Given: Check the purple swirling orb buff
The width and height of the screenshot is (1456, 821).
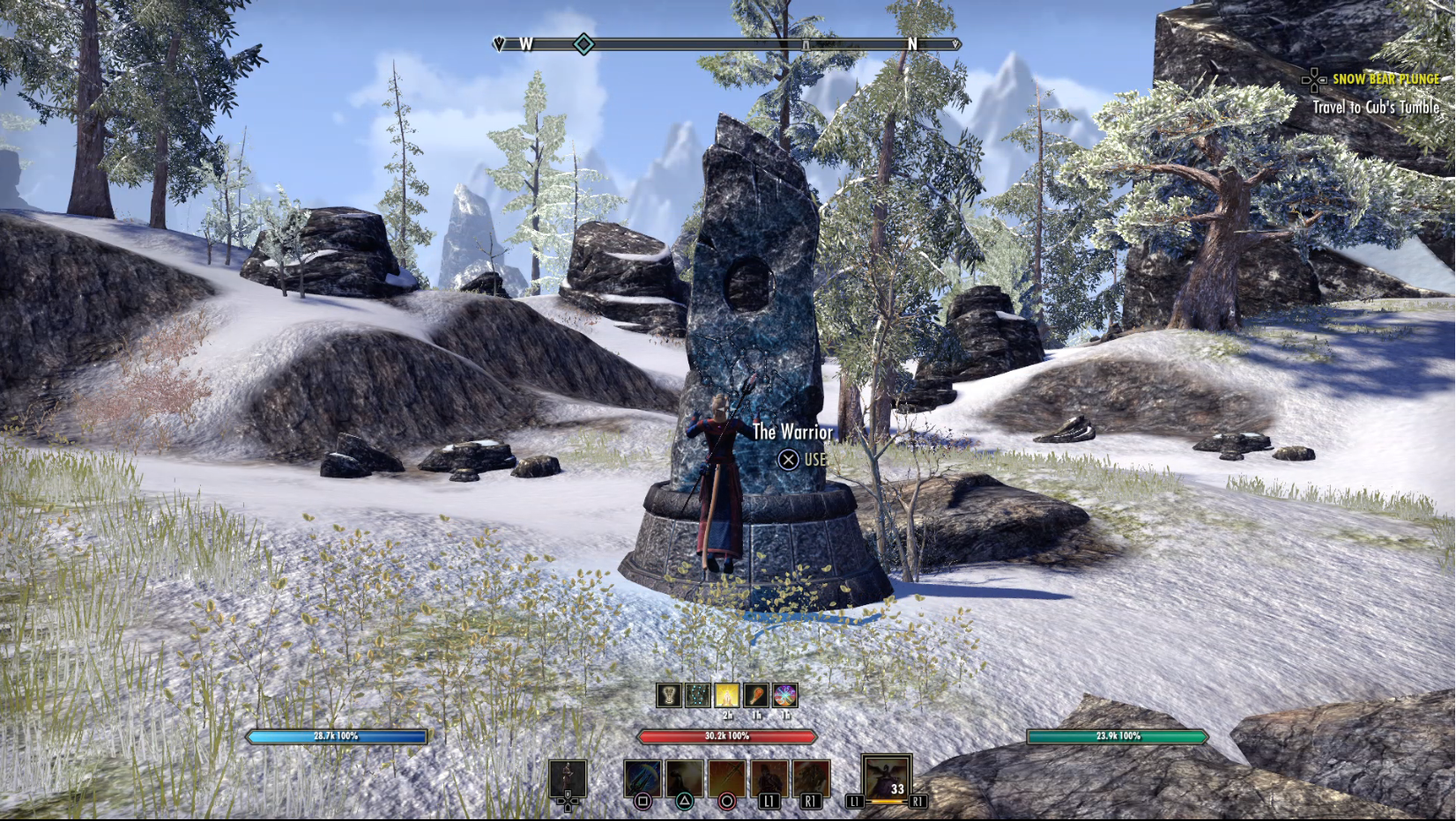Looking at the screenshot, I should pyautogui.click(x=785, y=695).
